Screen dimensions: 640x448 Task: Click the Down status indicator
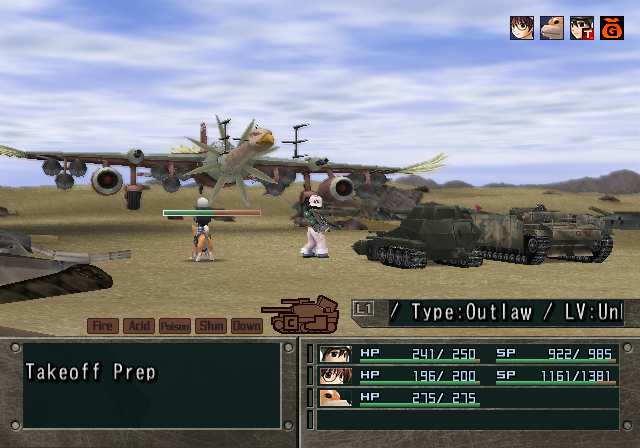[246, 326]
